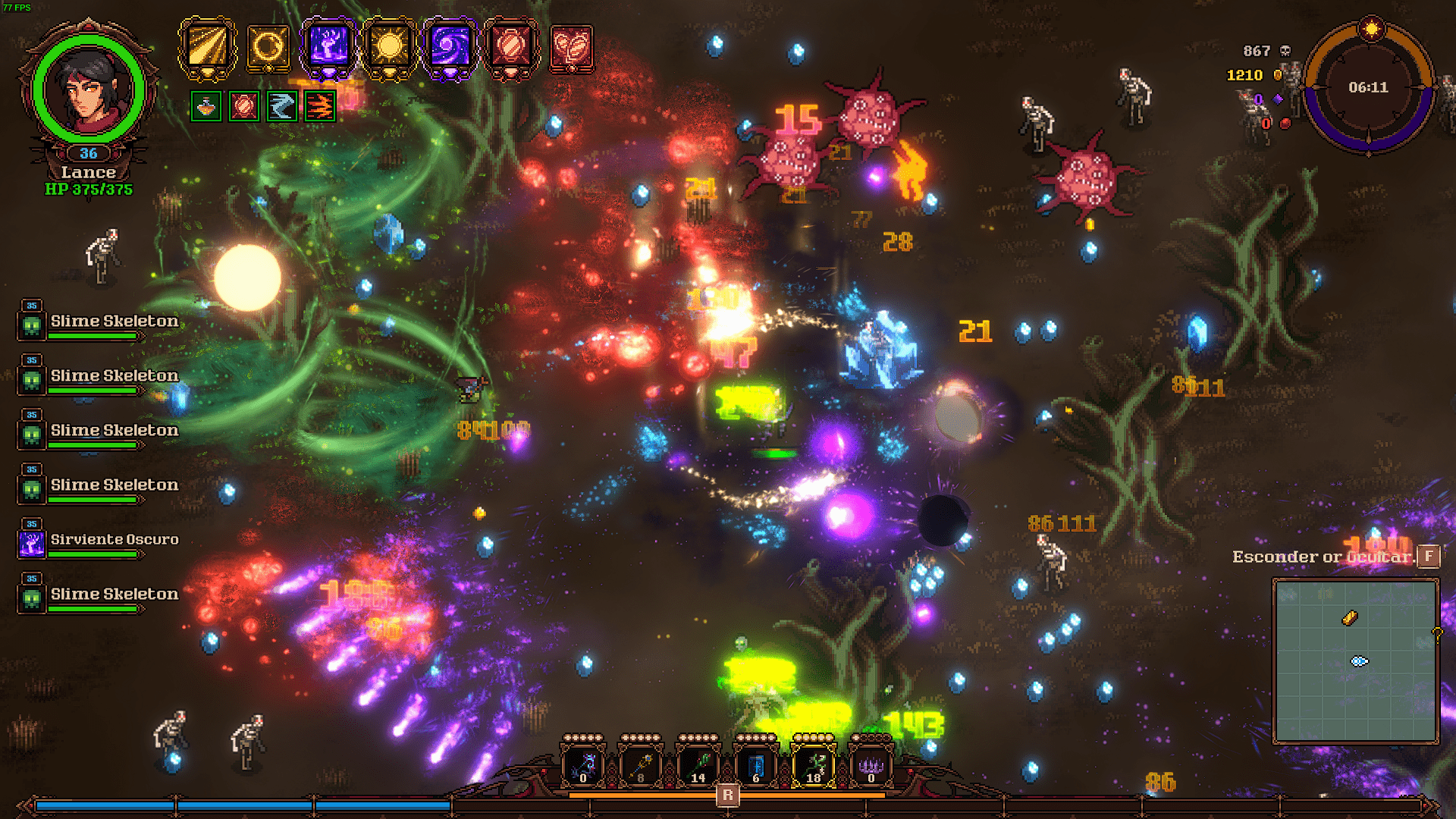1456x819 pixels.
Task: Select the golden light beam ability icon
Action: point(207,47)
